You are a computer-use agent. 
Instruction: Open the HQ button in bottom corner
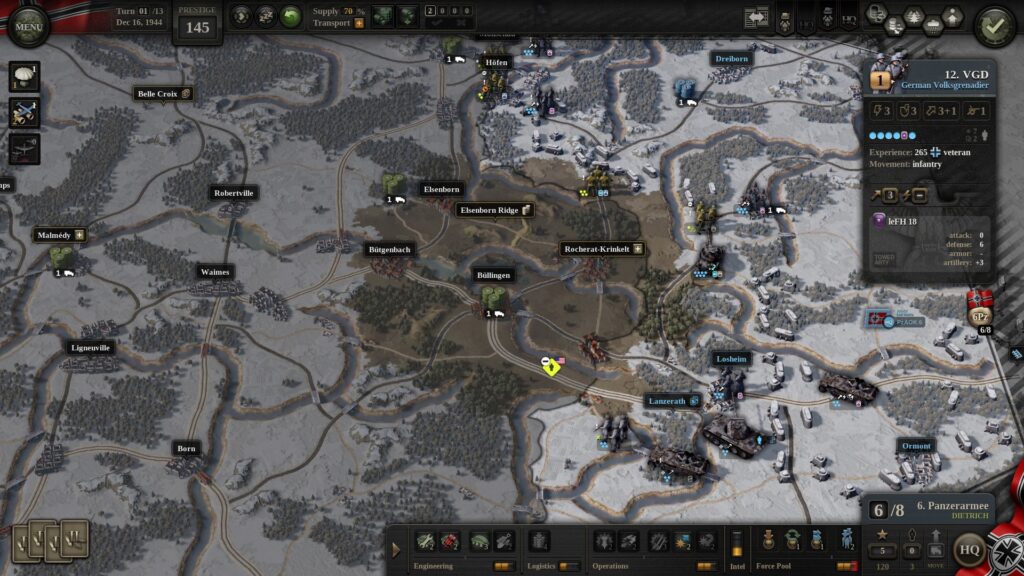click(x=968, y=549)
